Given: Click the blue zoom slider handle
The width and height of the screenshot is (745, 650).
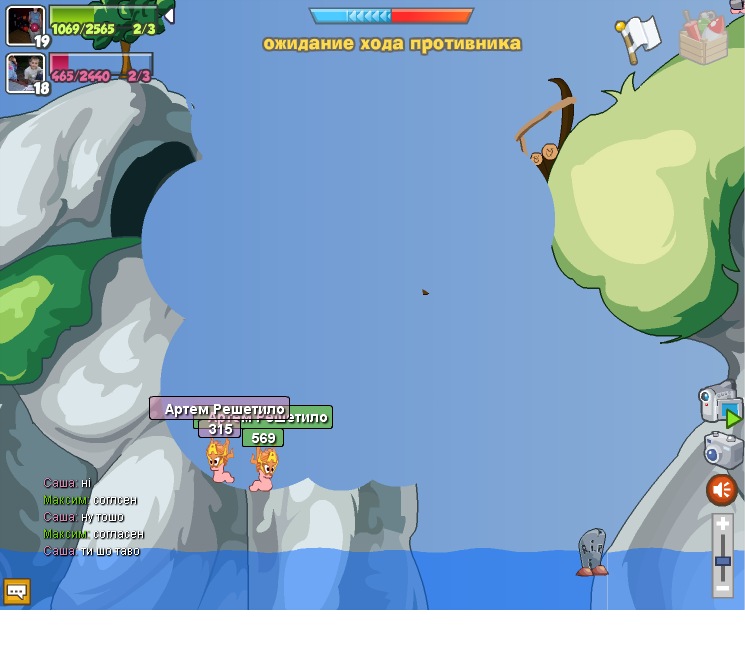Looking at the screenshot, I should coord(722,561).
